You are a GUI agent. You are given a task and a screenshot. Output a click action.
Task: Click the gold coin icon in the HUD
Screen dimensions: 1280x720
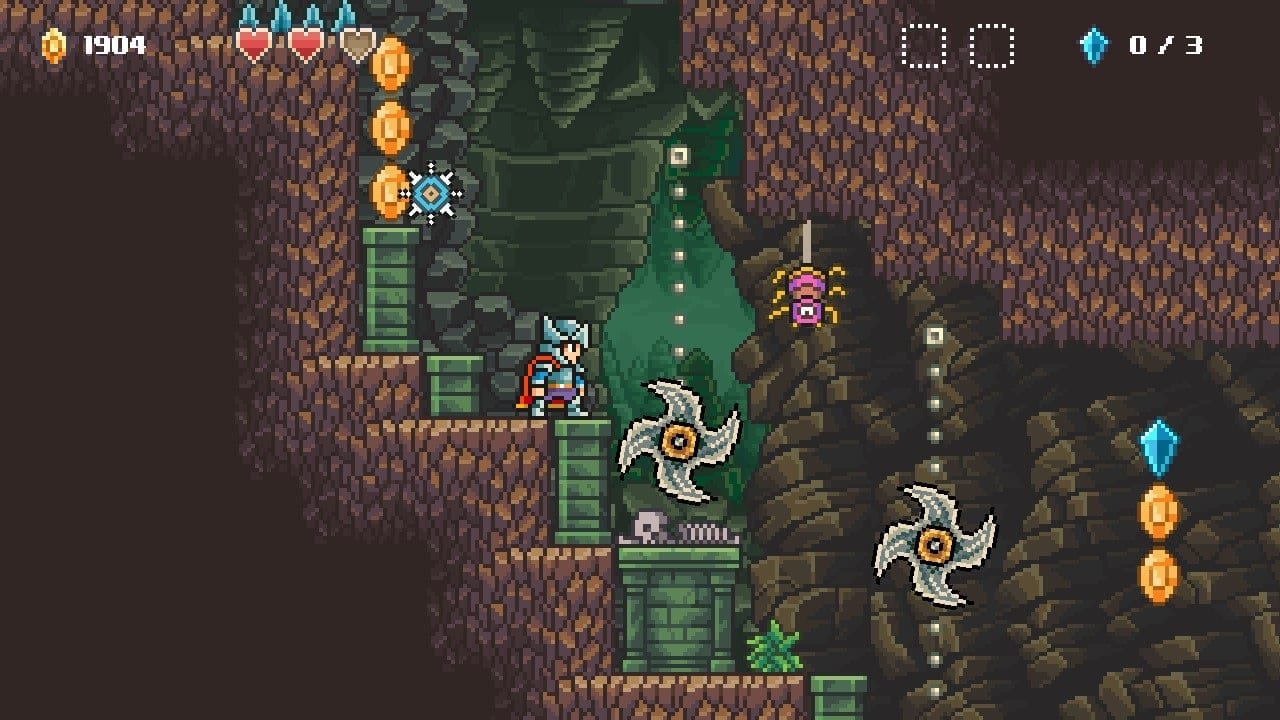(52, 44)
